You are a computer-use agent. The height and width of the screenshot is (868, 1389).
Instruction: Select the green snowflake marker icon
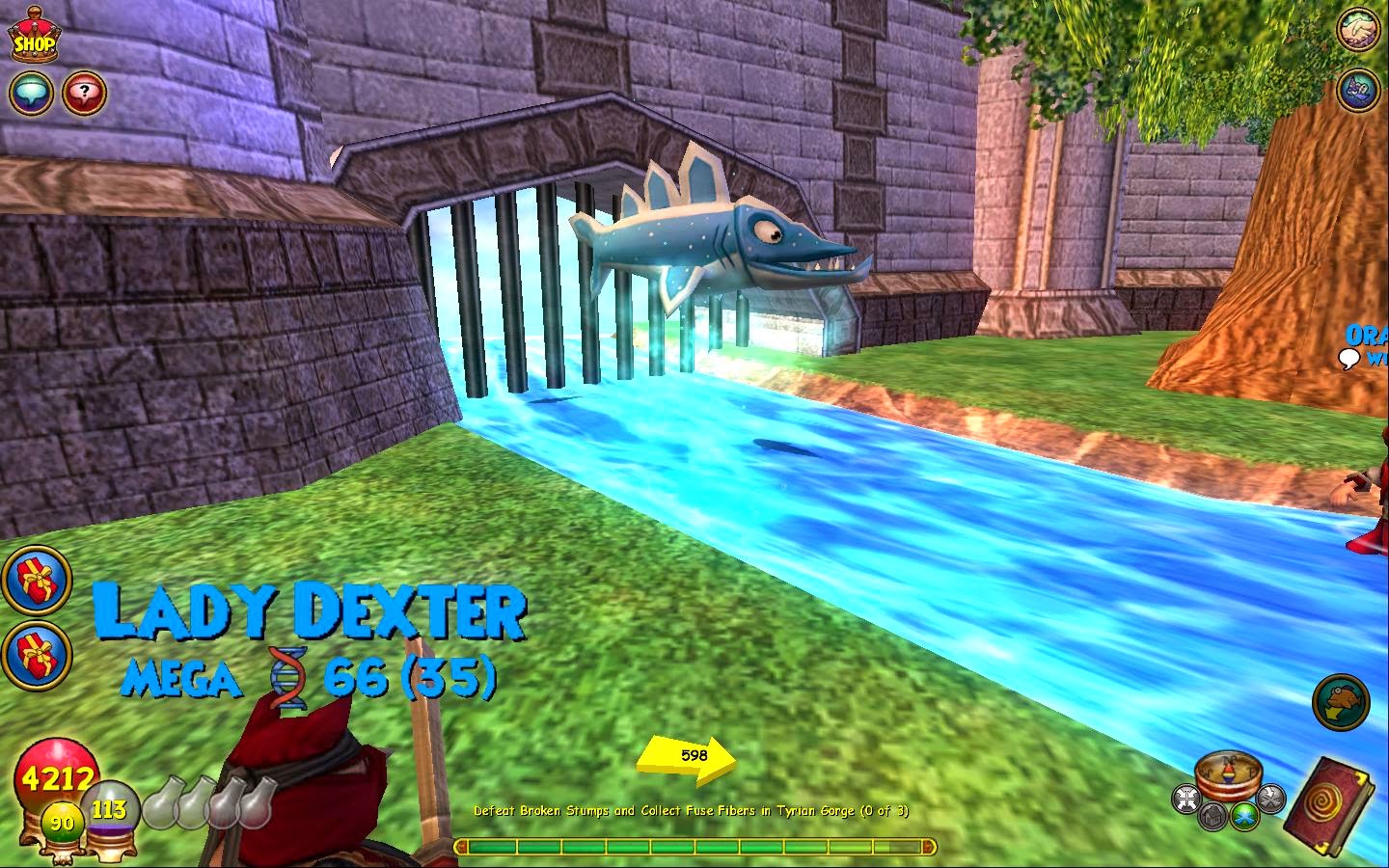[x=1242, y=817]
